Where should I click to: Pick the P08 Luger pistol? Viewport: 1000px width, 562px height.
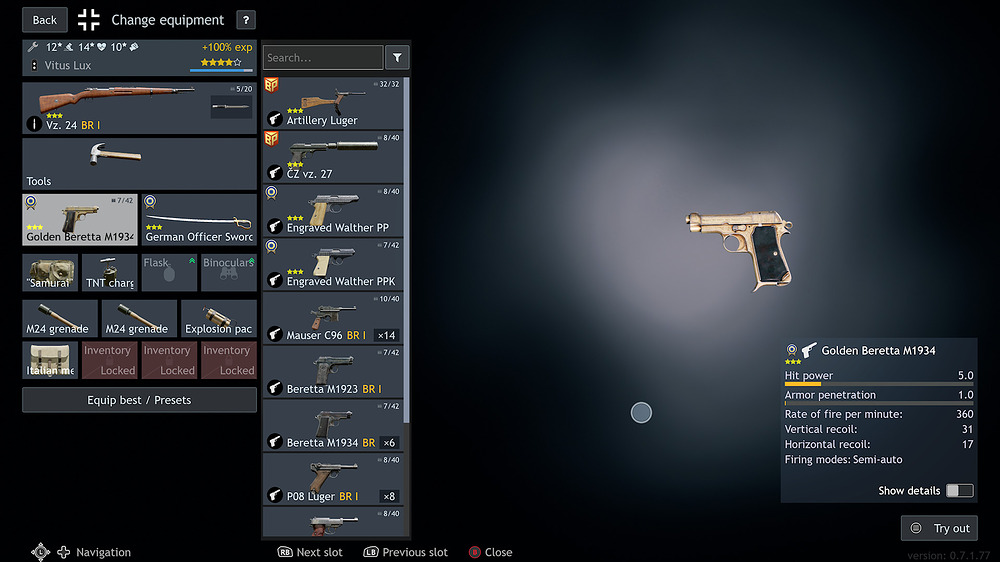pos(333,479)
